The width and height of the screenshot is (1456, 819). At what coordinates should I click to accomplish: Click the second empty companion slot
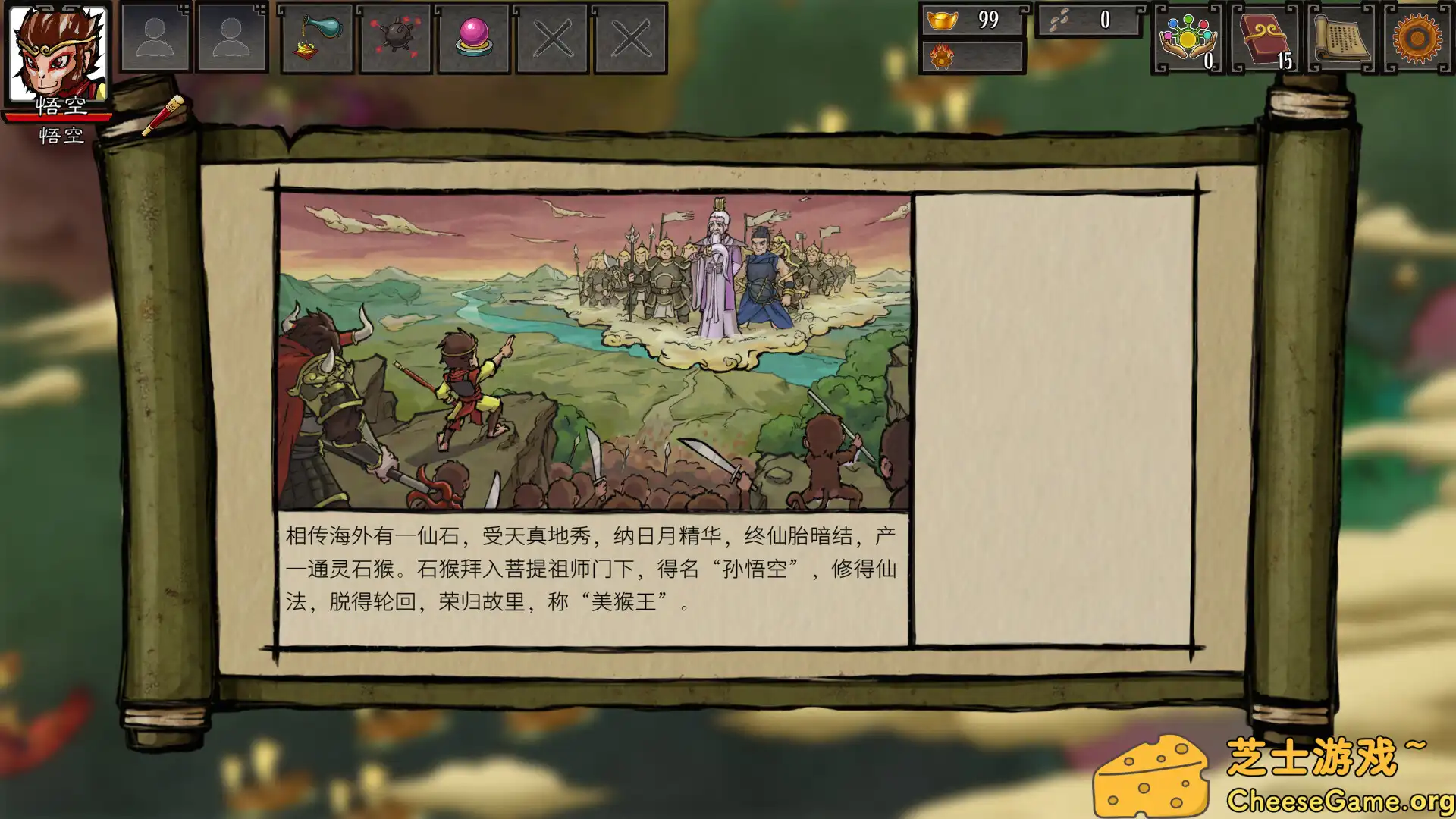click(231, 37)
